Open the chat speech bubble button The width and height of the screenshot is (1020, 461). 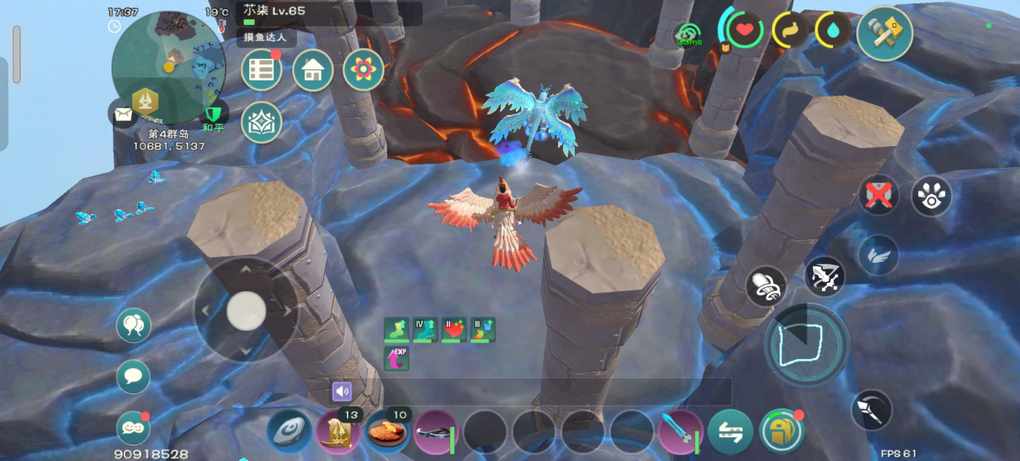pyautogui.click(x=133, y=376)
